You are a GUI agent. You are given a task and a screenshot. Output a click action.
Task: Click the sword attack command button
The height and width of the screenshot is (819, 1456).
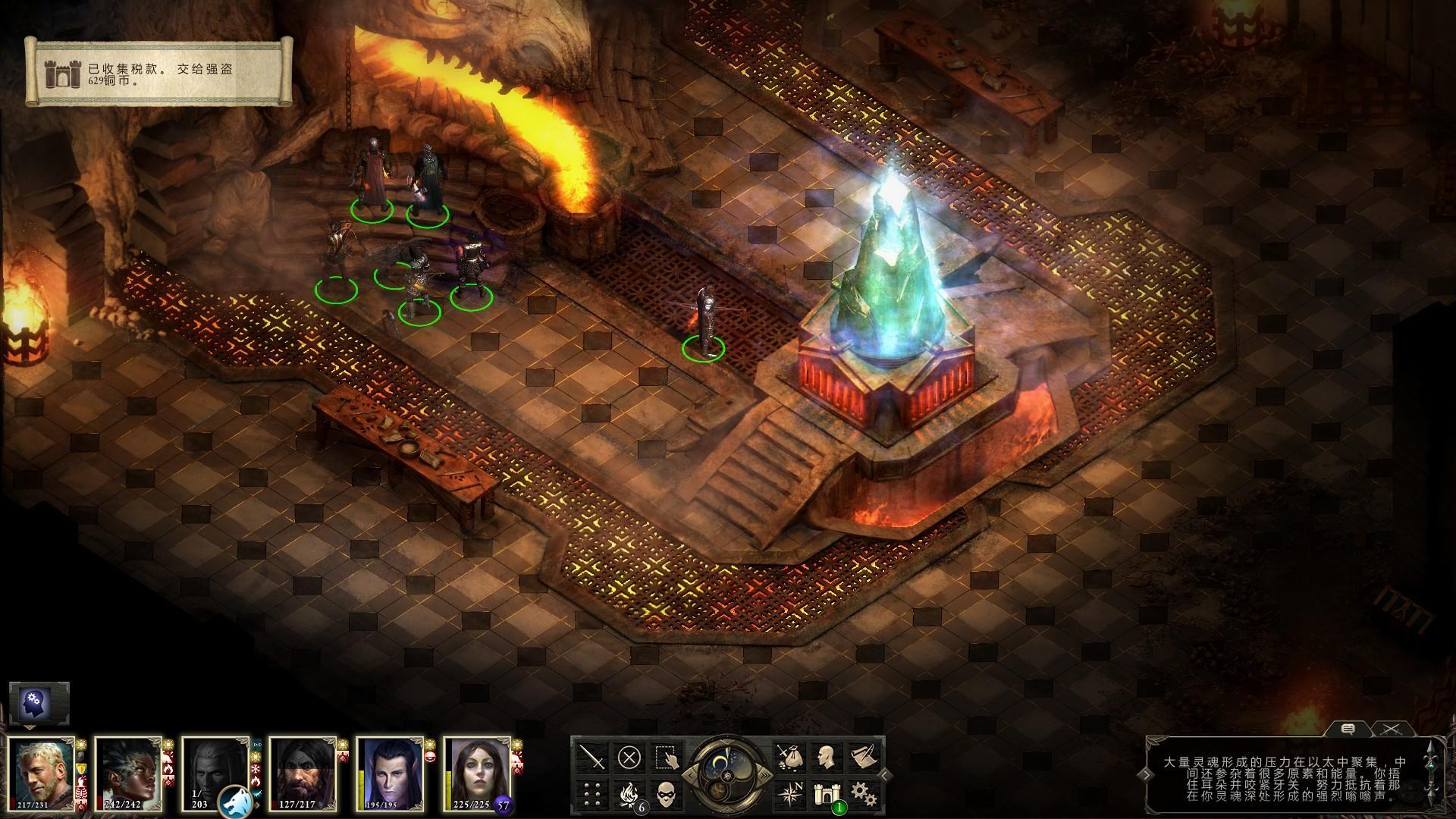[592, 757]
